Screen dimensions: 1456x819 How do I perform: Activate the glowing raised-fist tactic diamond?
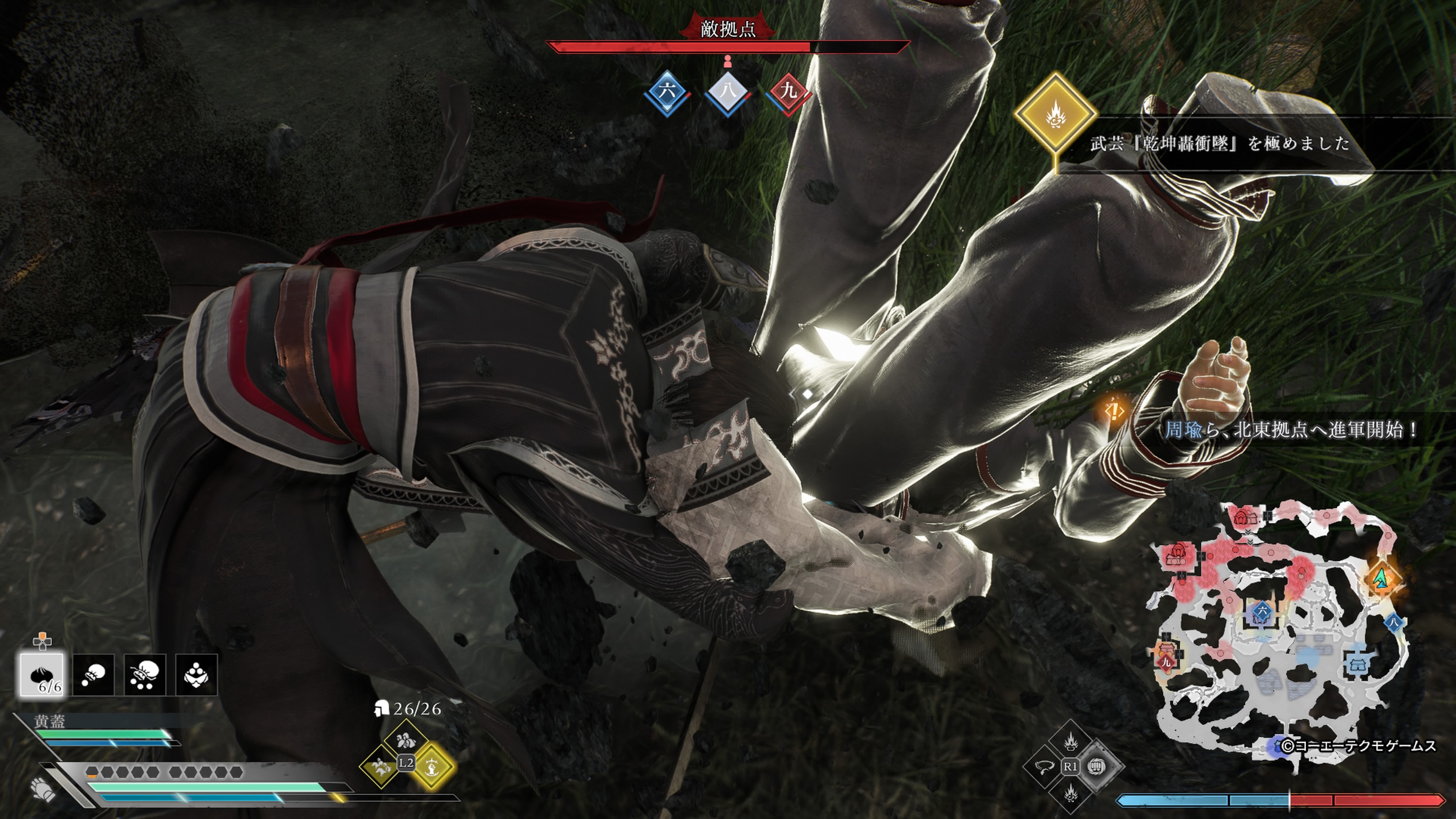tap(432, 766)
